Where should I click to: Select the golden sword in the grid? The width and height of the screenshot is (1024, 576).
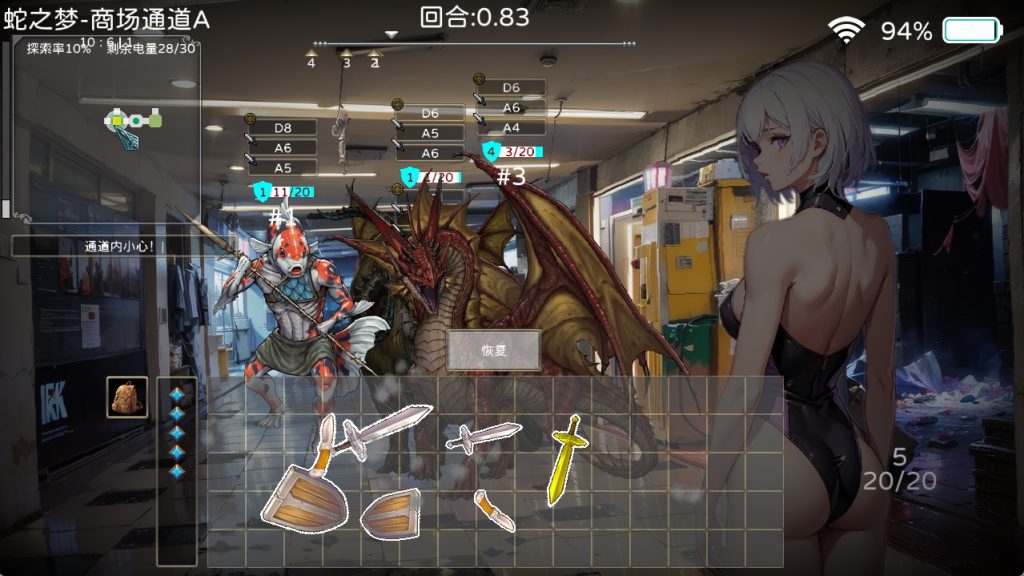coord(564,458)
